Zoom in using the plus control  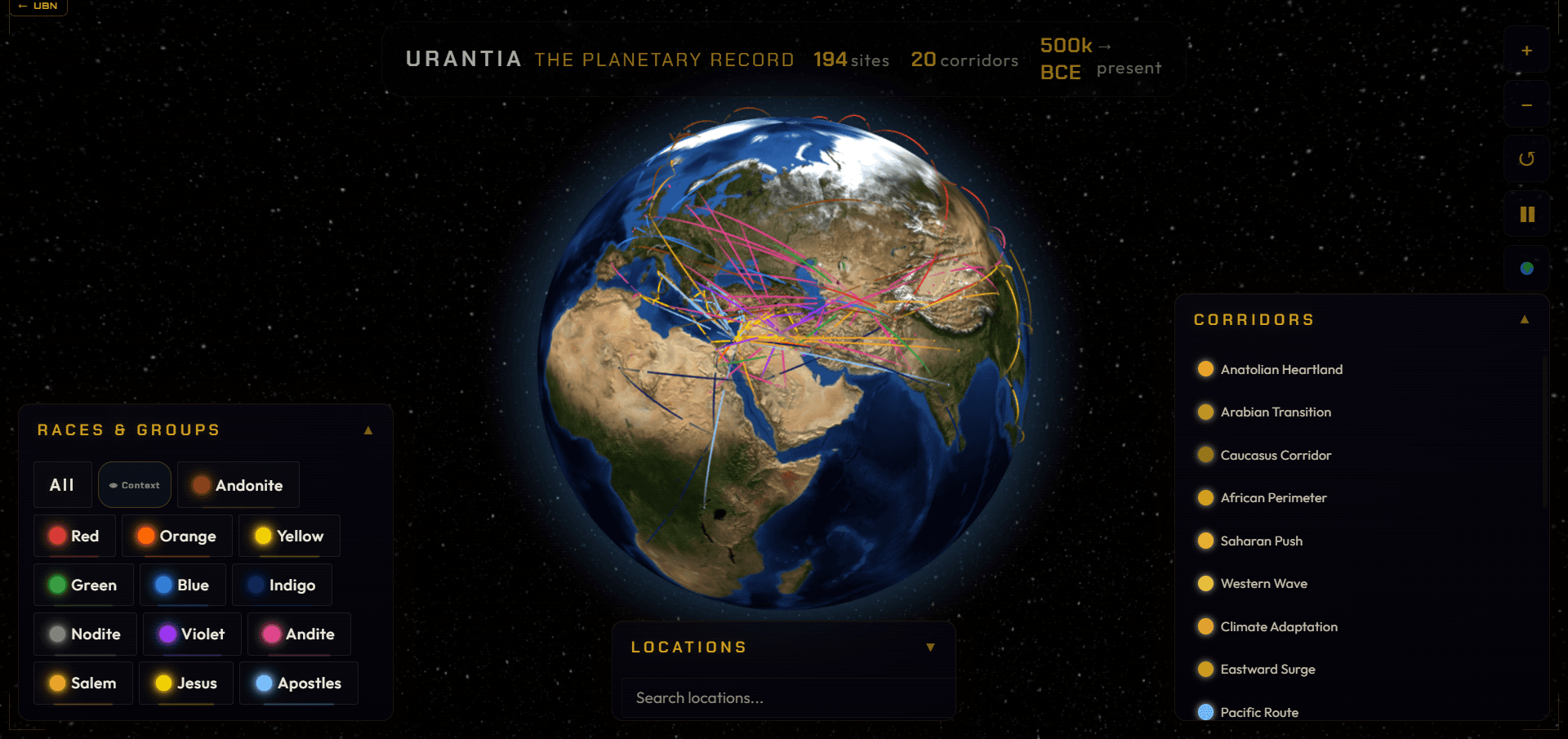[1526, 50]
